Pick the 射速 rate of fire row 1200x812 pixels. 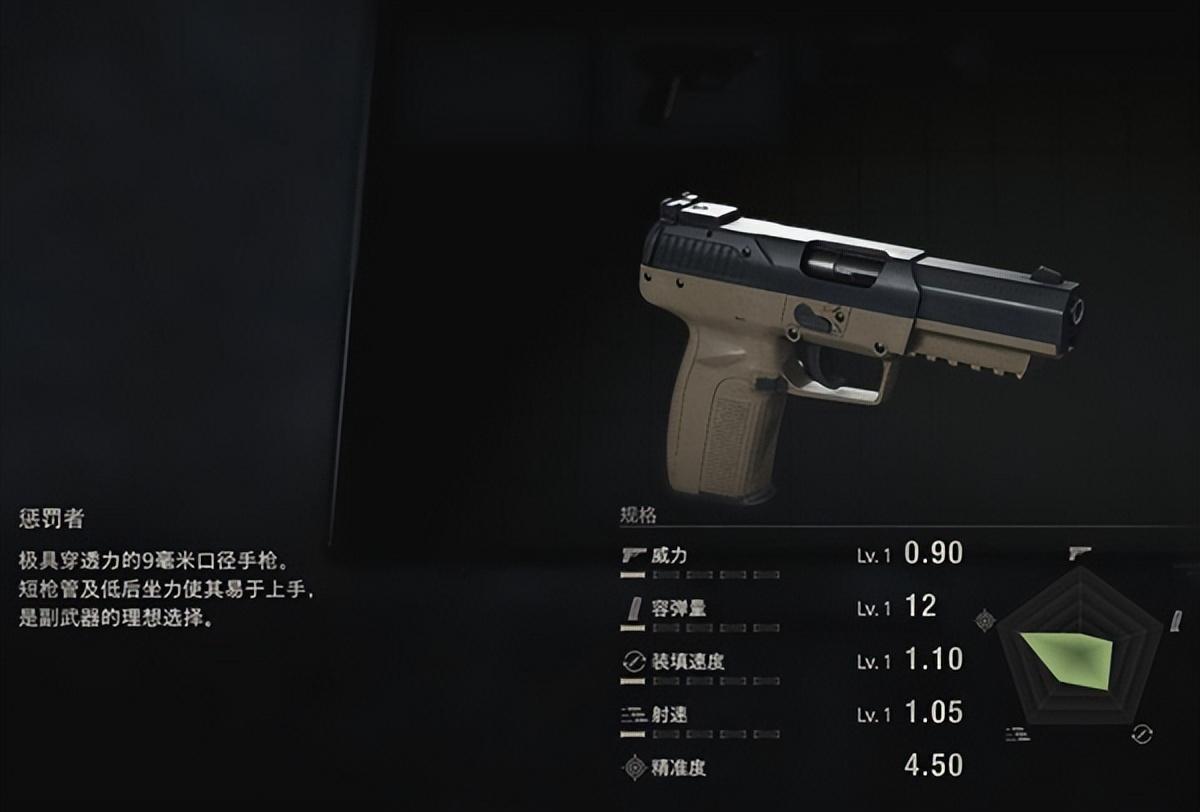coord(668,715)
